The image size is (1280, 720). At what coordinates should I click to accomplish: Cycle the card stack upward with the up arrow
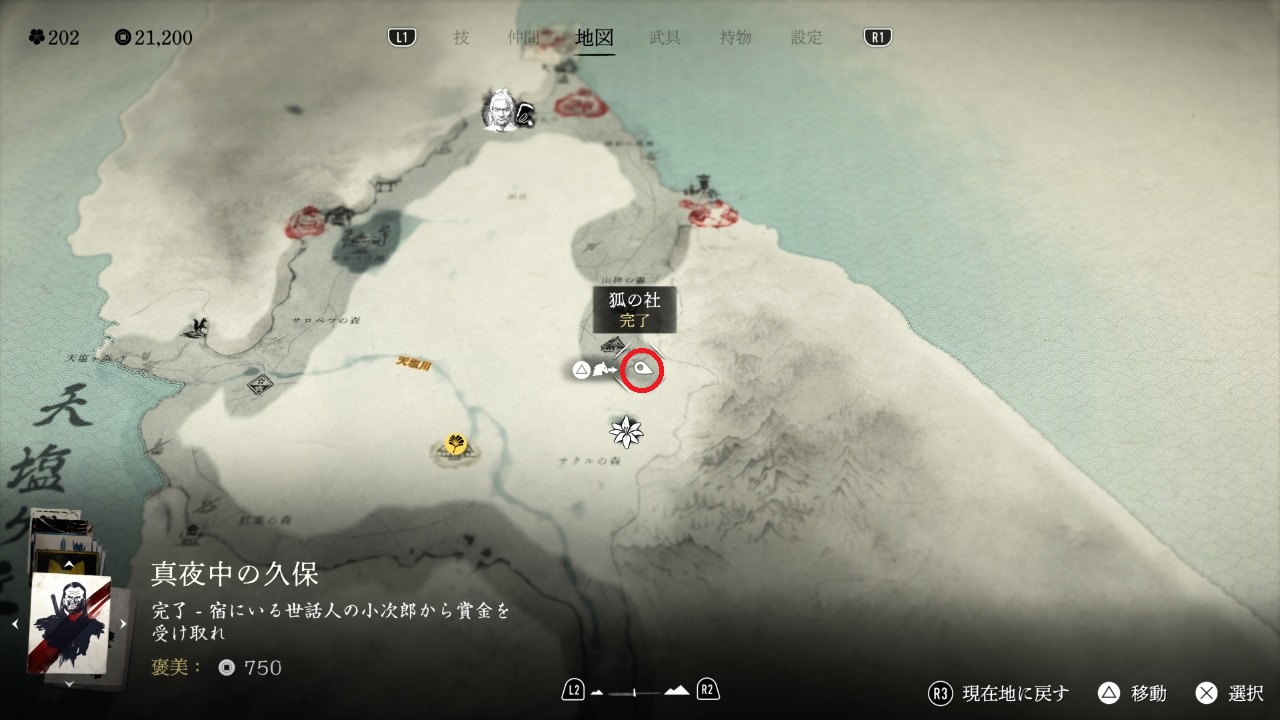click(69, 565)
